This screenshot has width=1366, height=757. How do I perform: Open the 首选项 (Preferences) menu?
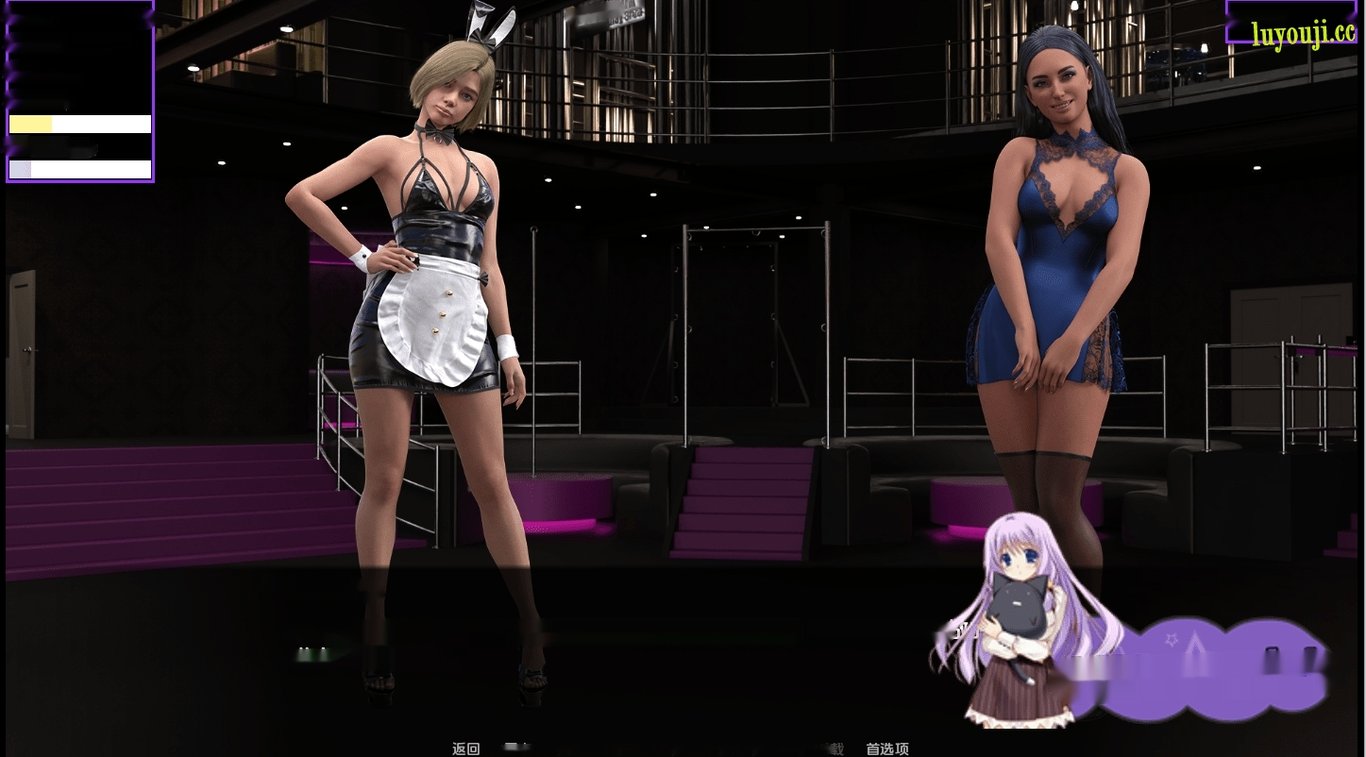(888, 747)
